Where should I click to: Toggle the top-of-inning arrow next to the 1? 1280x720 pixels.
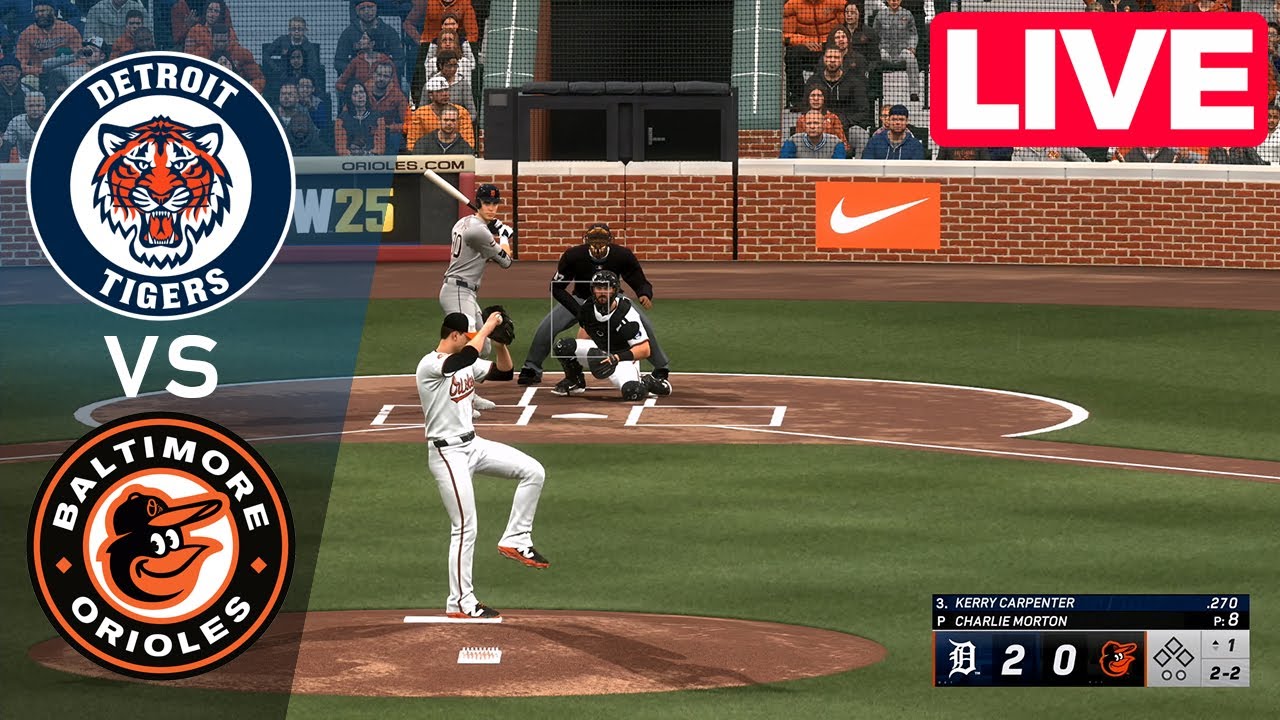(x=1215, y=643)
